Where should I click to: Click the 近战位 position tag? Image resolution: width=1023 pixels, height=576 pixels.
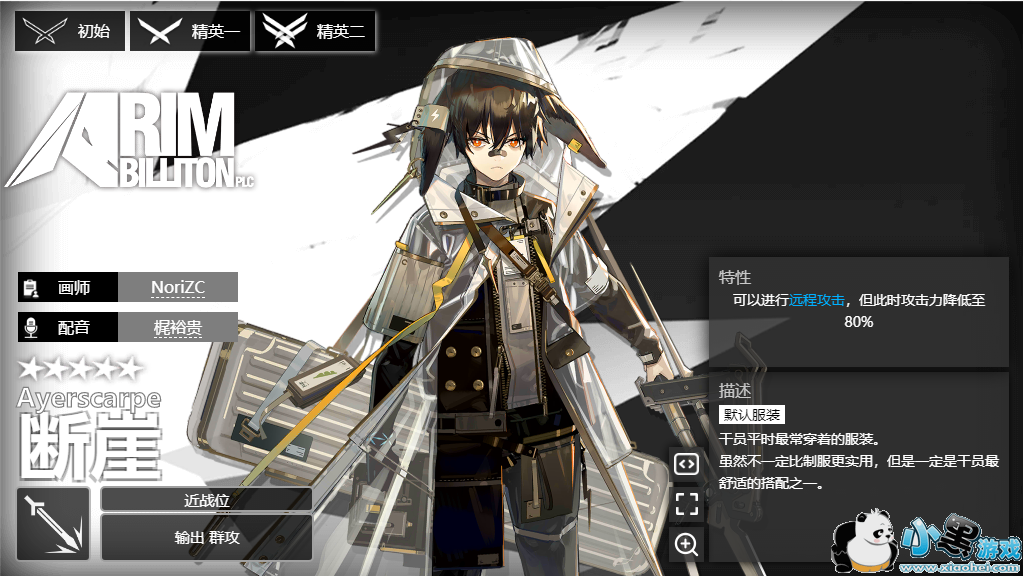tap(206, 499)
